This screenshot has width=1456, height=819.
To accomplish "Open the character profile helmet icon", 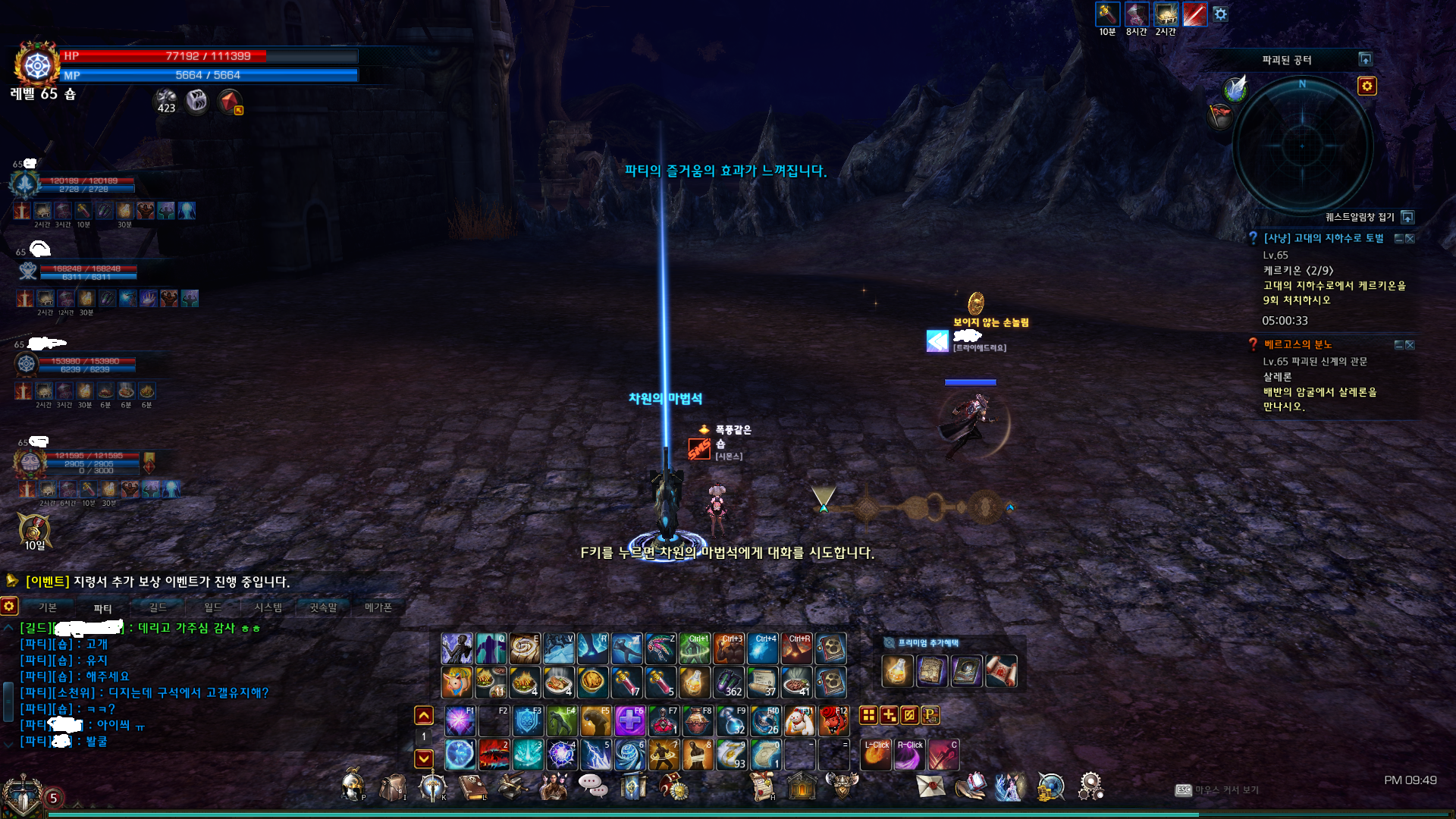I will [351, 786].
